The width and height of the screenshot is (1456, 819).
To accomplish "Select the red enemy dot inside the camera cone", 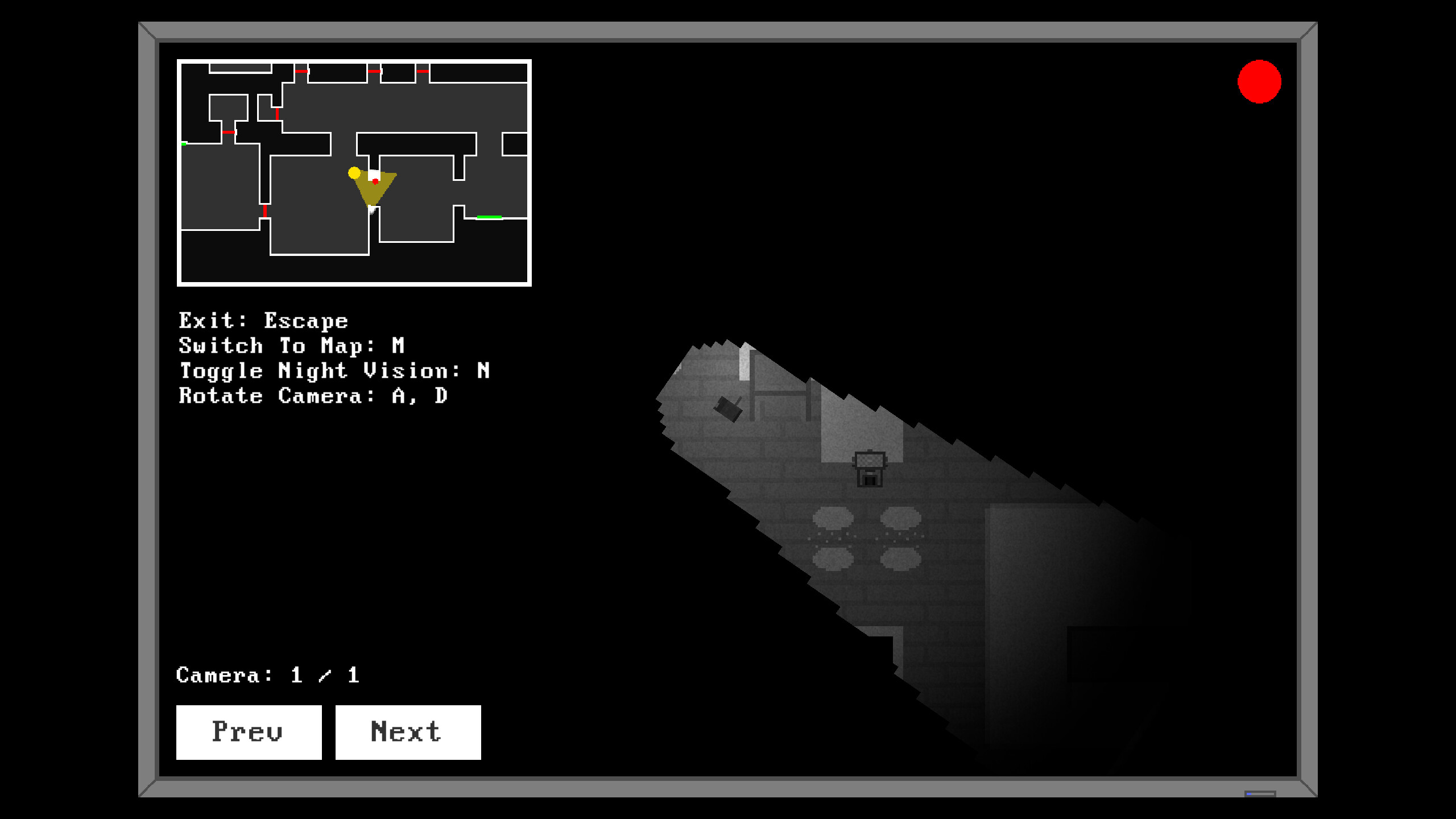I will (x=374, y=181).
